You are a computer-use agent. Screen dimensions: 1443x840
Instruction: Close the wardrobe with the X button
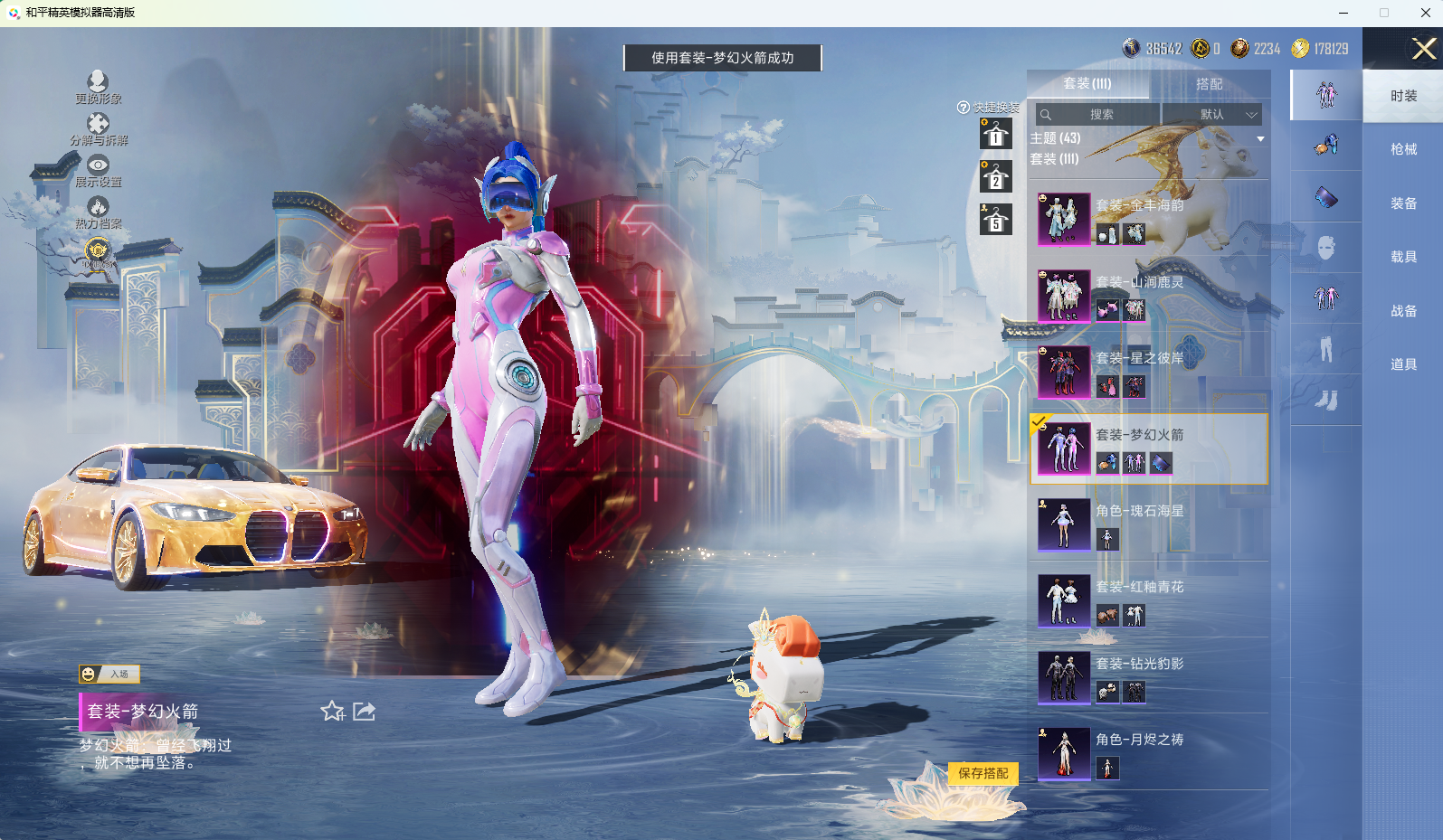point(1423,49)
